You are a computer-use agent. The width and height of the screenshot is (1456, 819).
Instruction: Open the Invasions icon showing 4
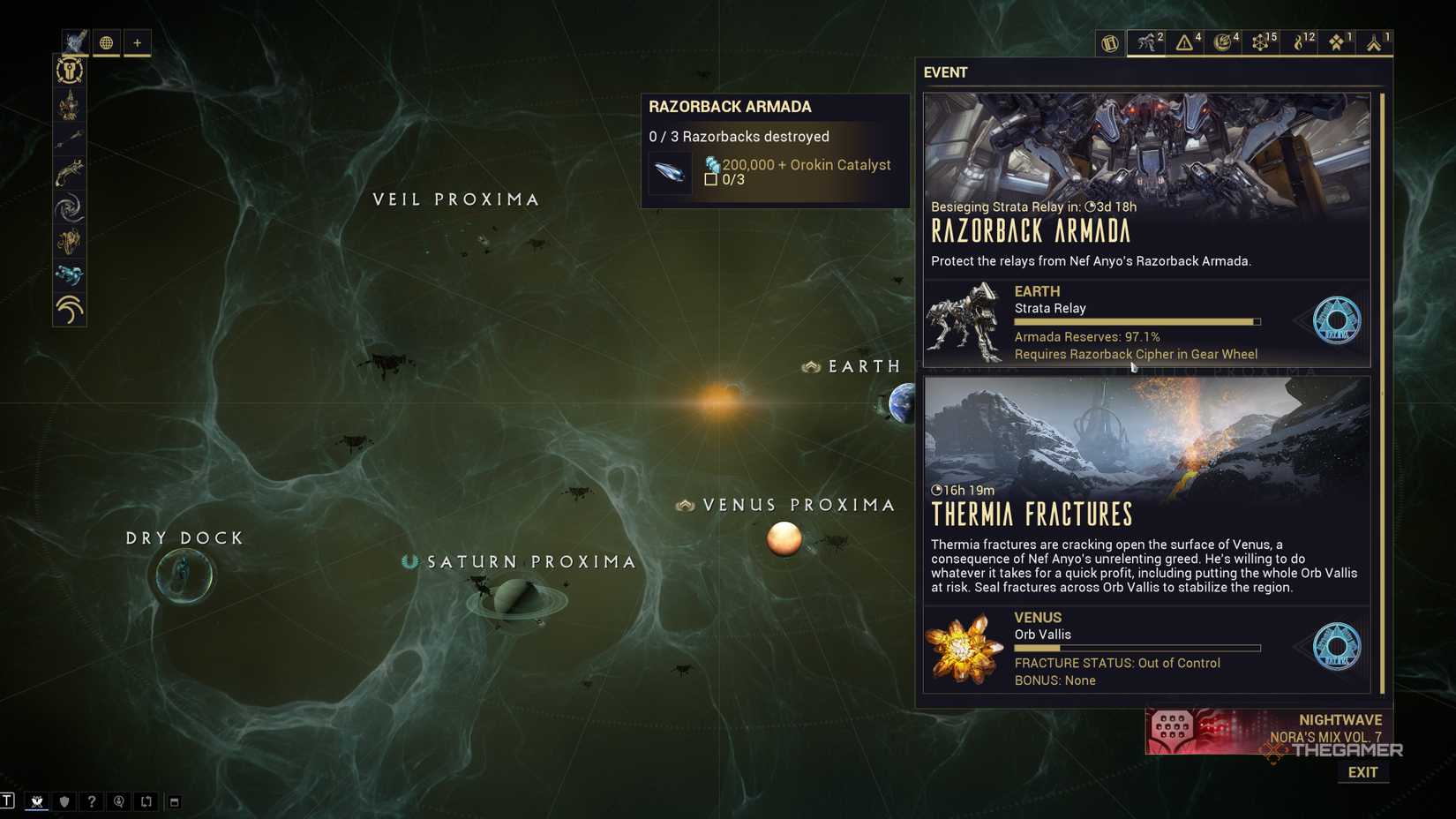click(x=1225, y=41)
